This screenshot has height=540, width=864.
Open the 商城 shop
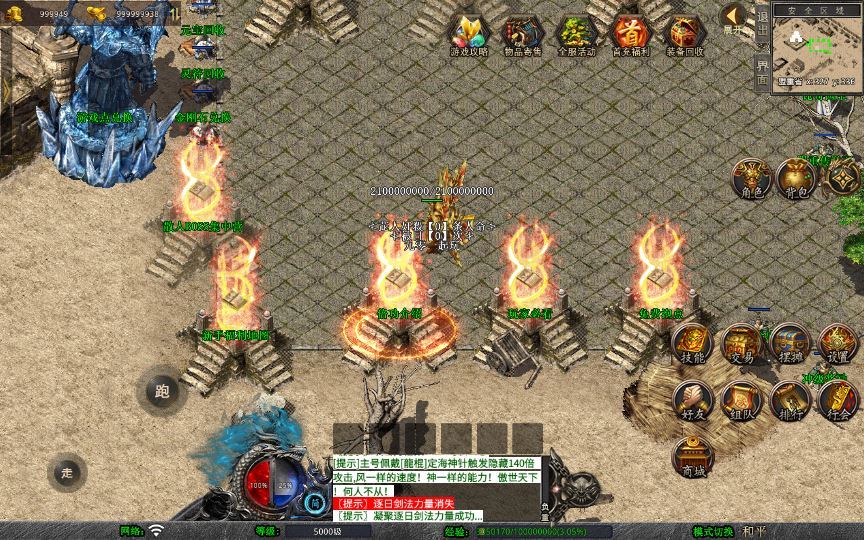click(x=693, y=458)
